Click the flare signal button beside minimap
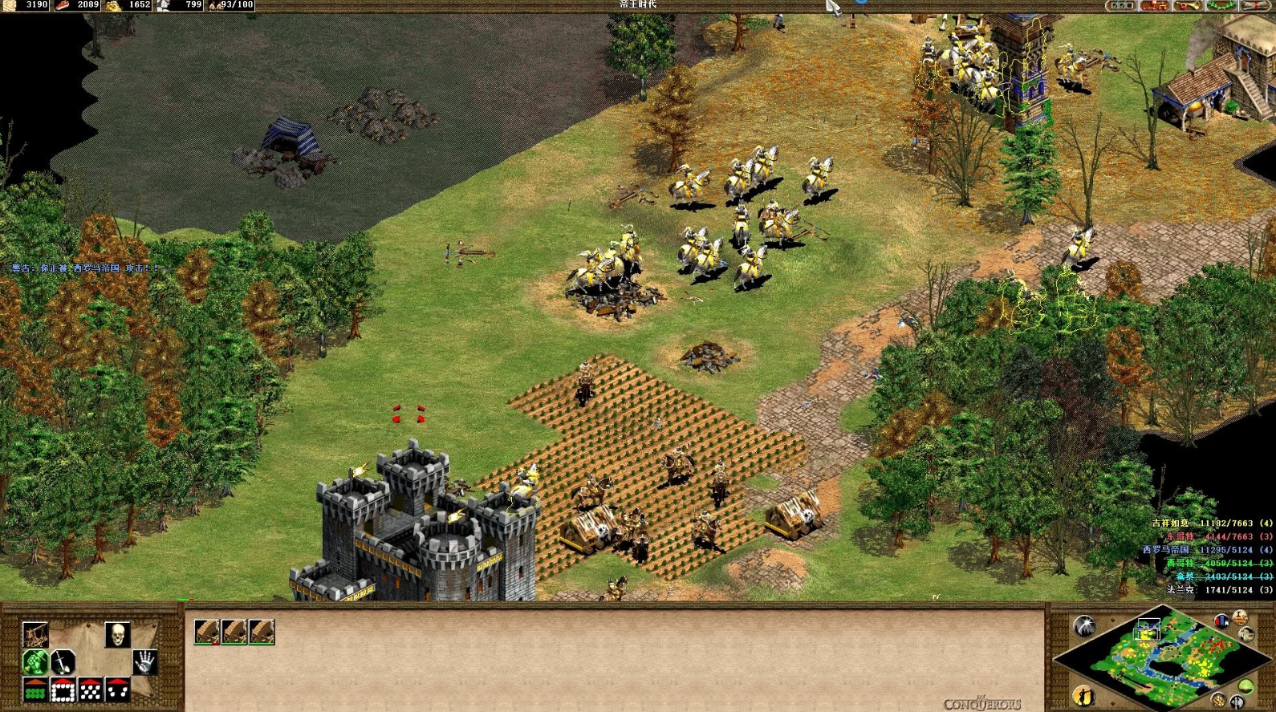 [1084, 626]
